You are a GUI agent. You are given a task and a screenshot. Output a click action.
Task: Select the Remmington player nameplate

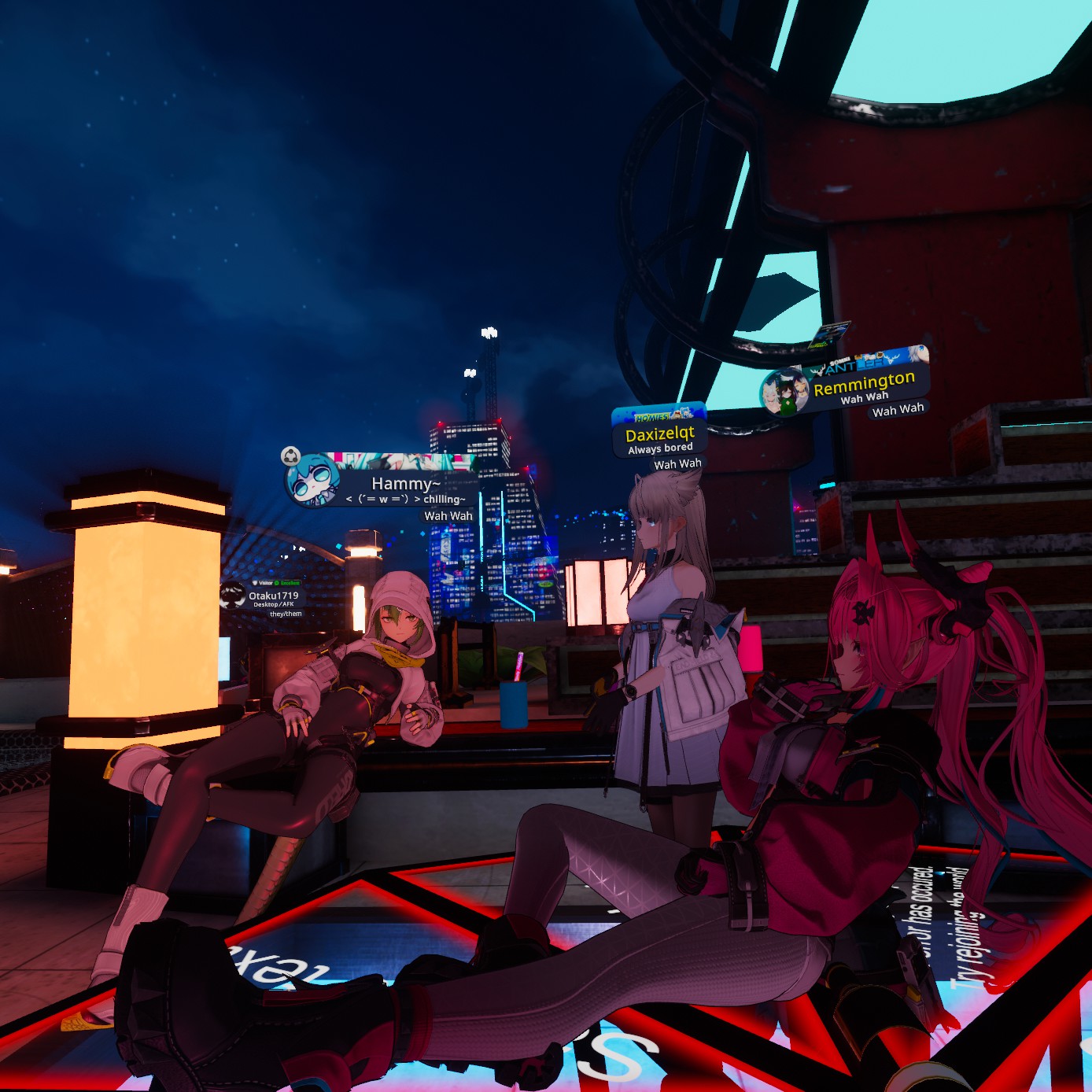[864, 383]
